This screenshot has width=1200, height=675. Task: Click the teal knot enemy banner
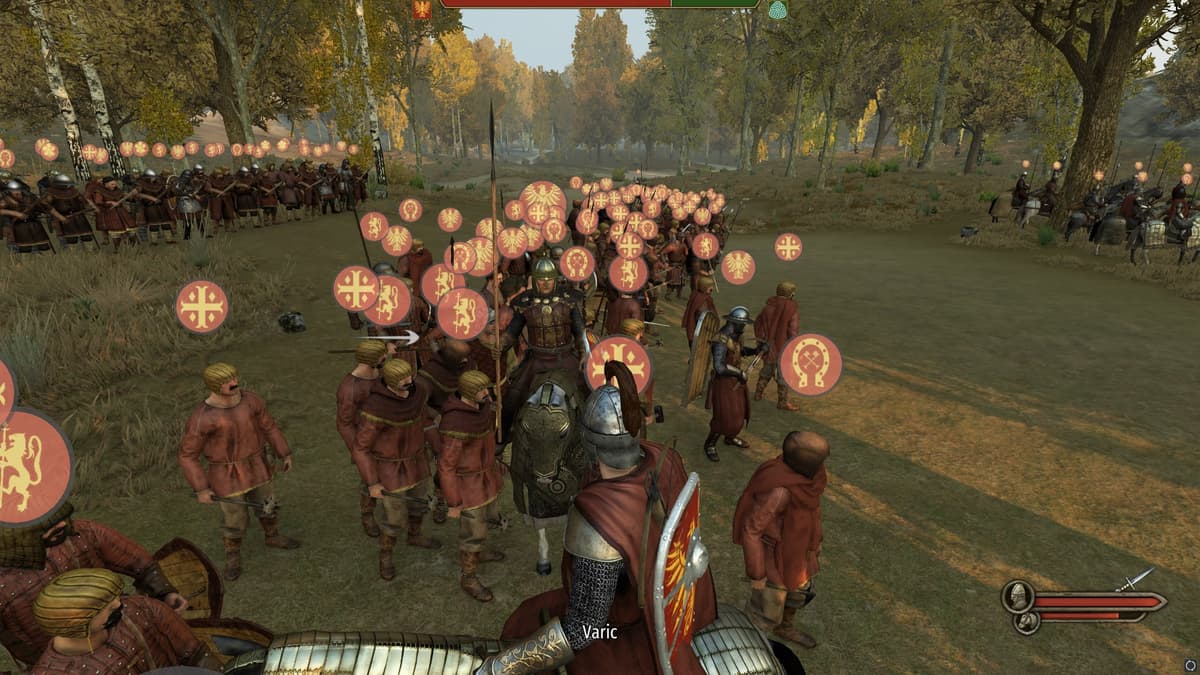[x=777, y=9]
